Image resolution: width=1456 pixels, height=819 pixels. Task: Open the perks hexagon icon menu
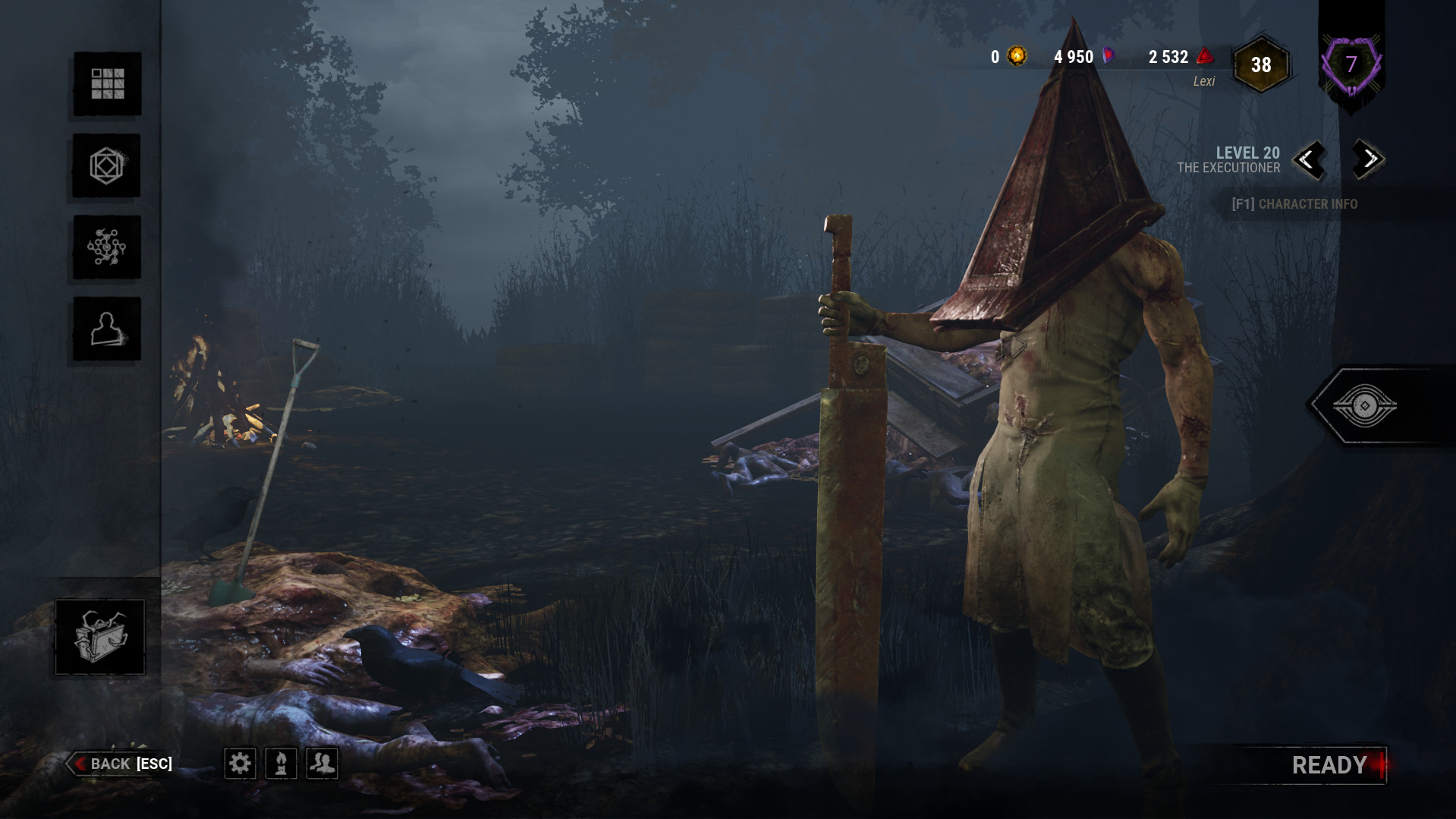(x=106, y=165)
